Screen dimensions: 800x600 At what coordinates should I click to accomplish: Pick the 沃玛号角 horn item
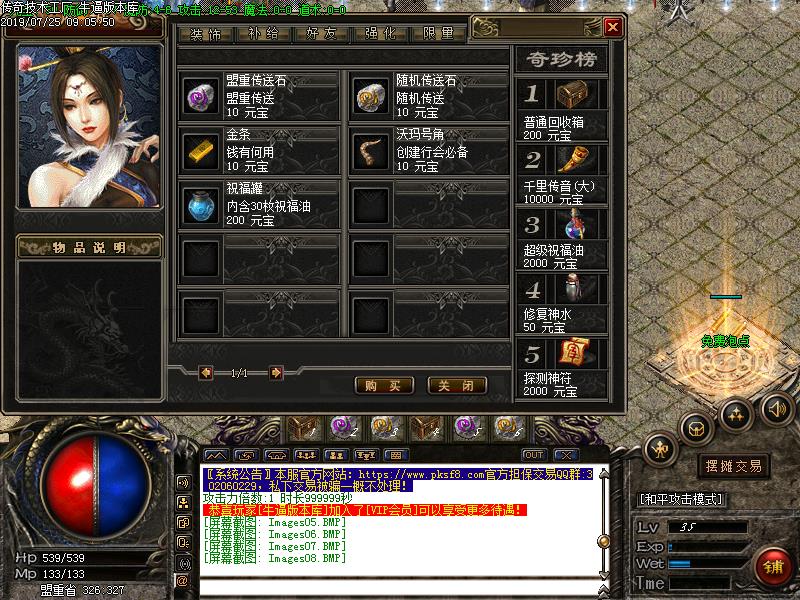point(372,151)
